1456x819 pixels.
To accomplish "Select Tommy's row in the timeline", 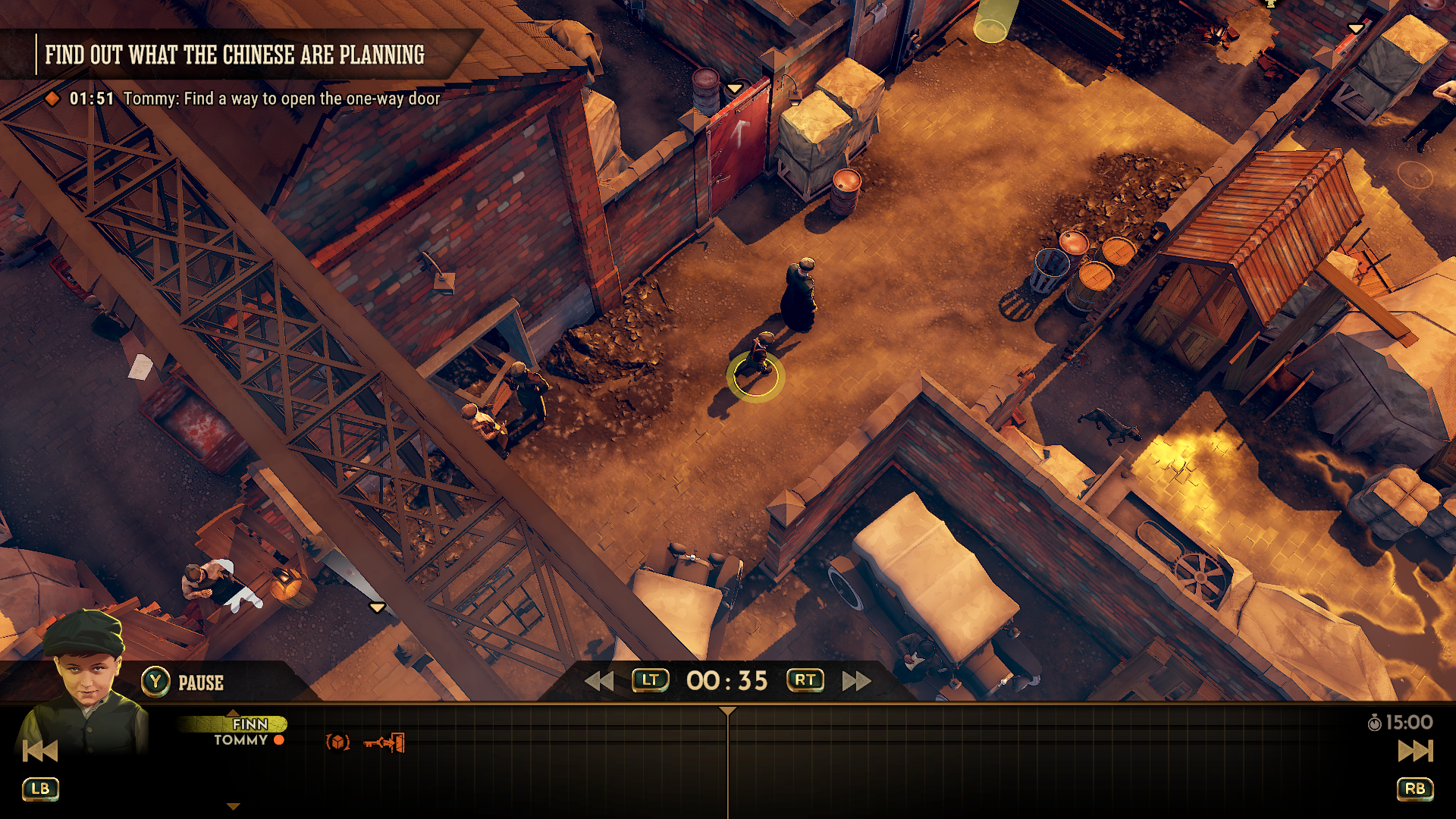I will [241, 740].
